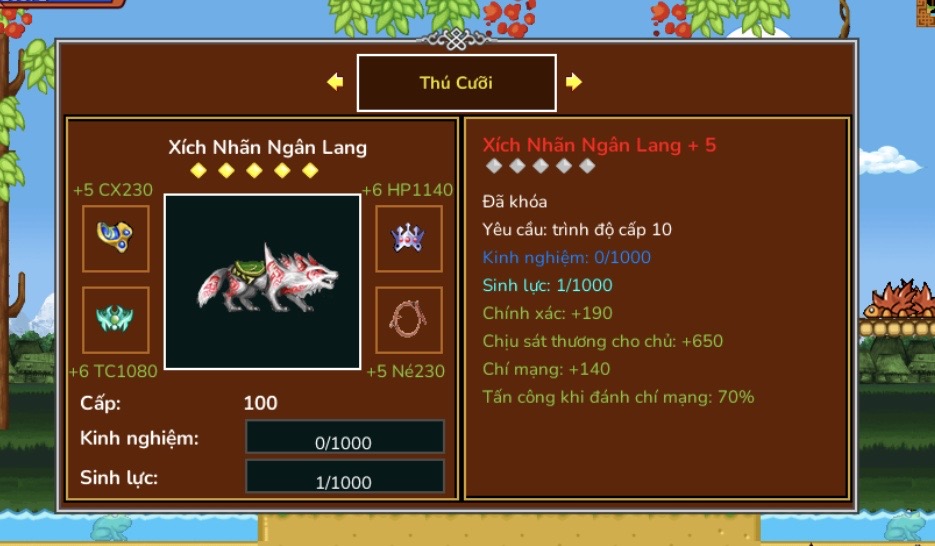The image size is (935, 546).
Task: Select the +5 CX230 mount equipment slot
Action: pyautogui.click(x=116, y=238)
